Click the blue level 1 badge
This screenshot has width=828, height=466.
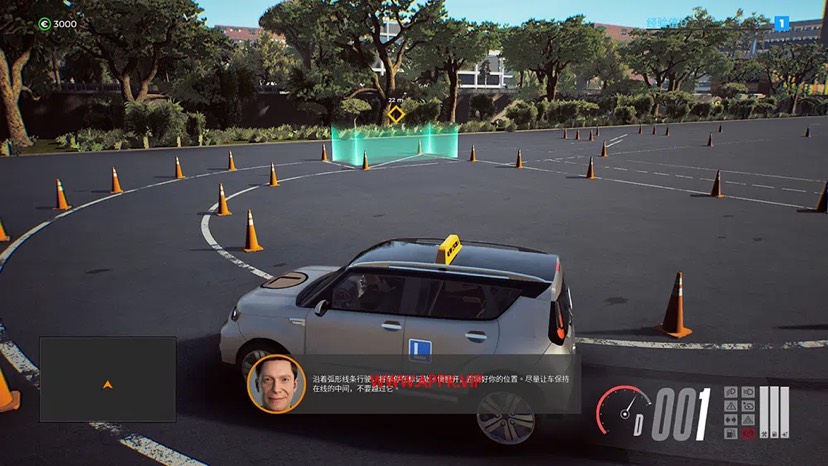pyautogui.click(x=782, y=23)
